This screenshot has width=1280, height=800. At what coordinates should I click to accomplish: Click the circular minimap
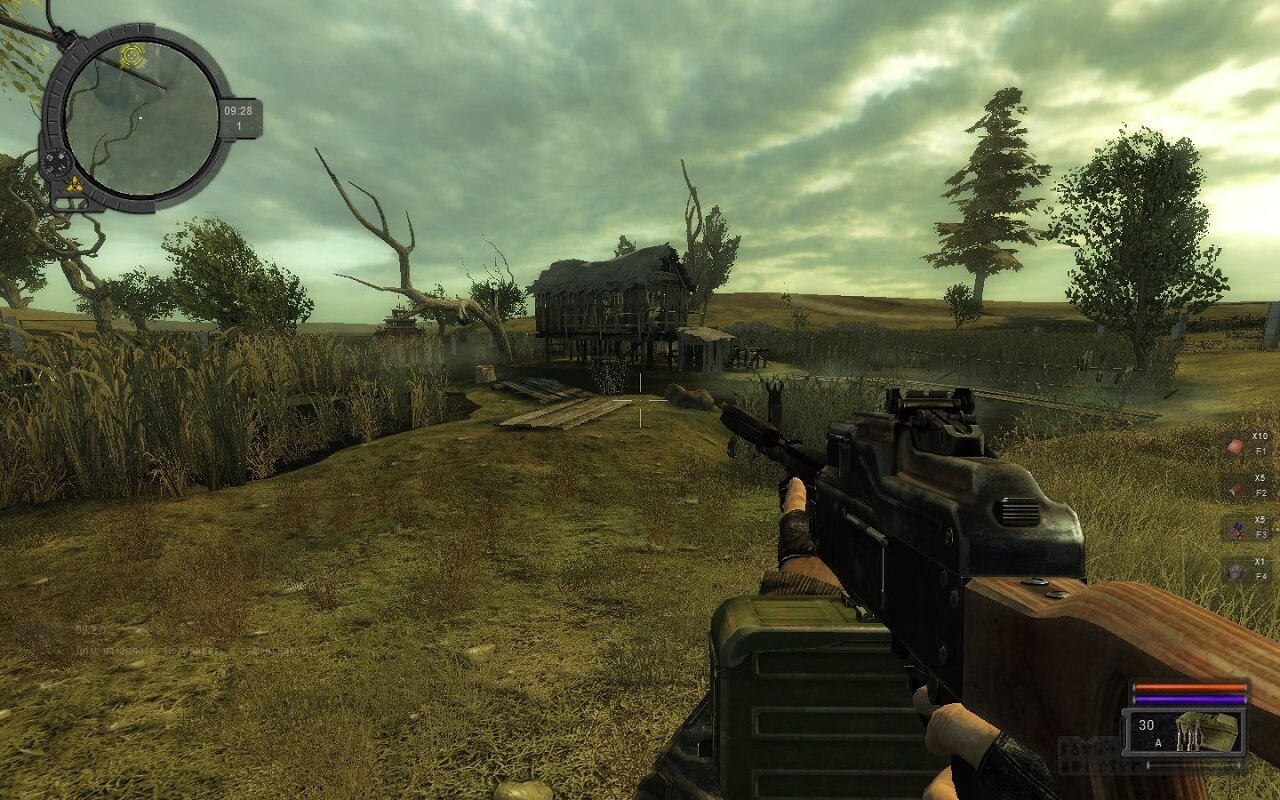140,118
